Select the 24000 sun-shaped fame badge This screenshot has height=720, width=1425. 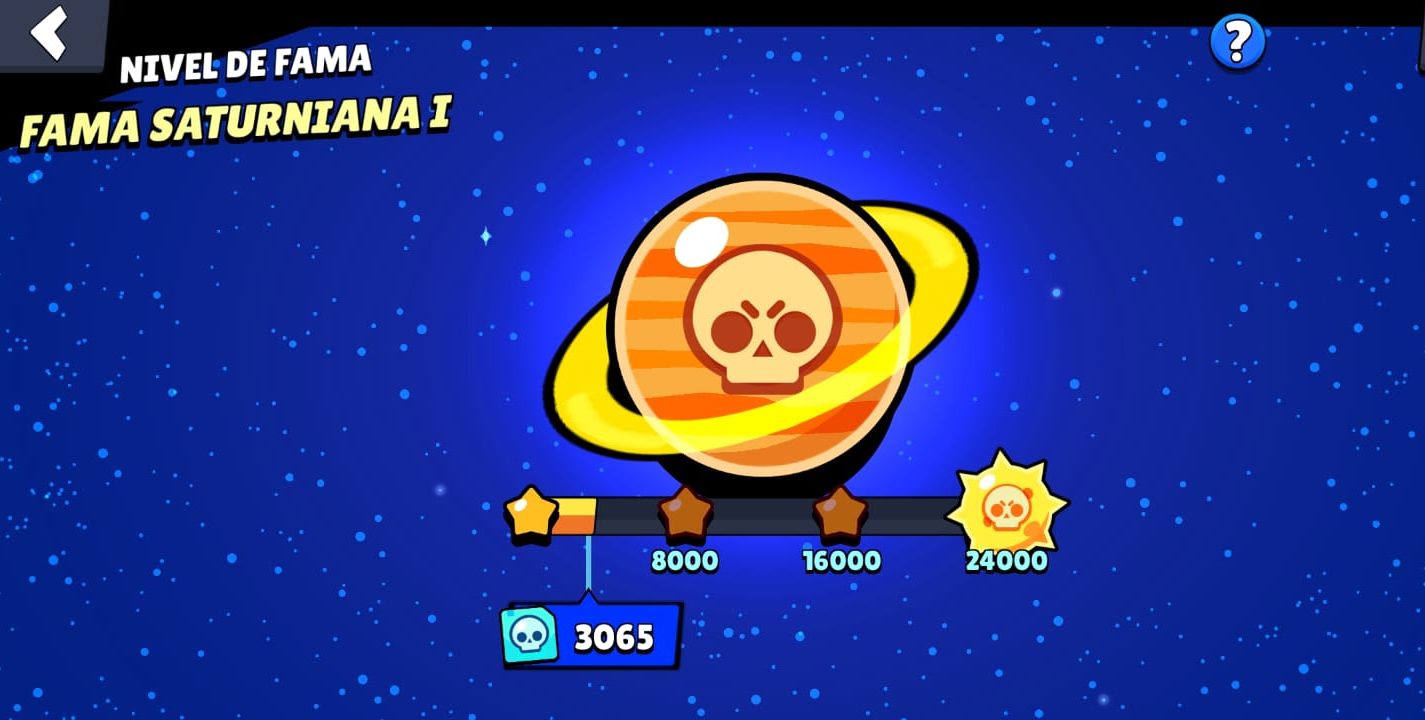1009,508
